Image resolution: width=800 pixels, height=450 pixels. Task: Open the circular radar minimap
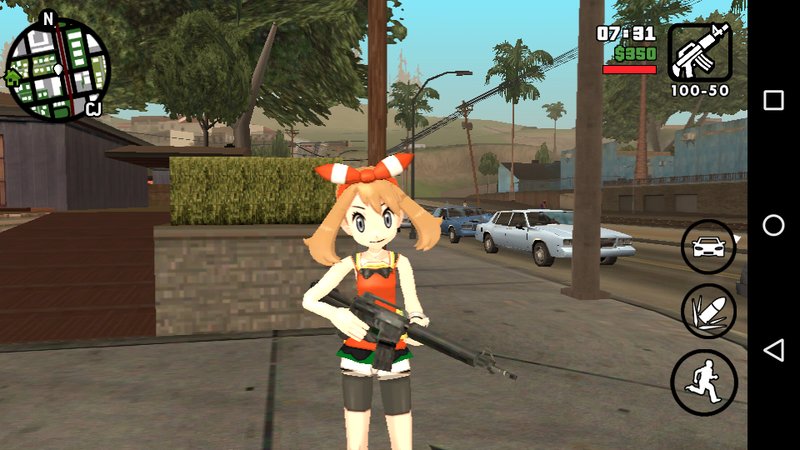coord(57,69)
